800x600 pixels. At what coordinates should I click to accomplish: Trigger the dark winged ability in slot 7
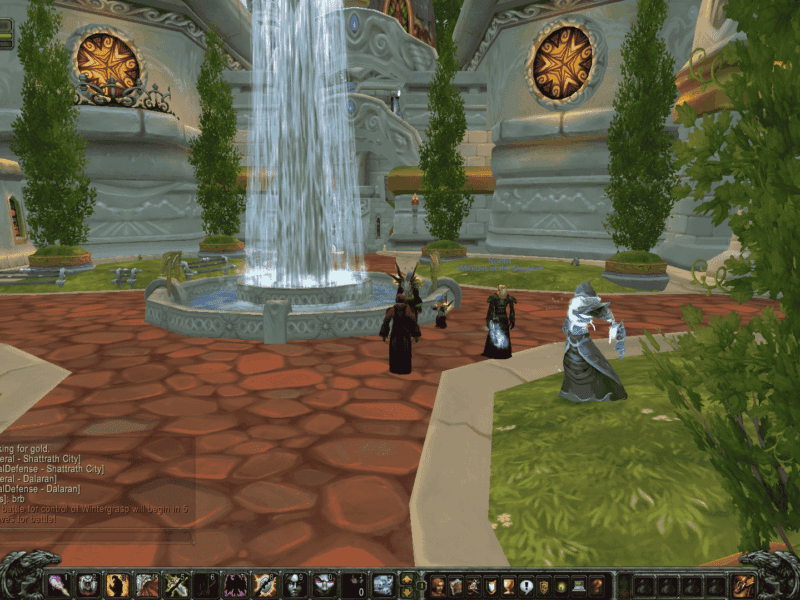pos(236,584)
